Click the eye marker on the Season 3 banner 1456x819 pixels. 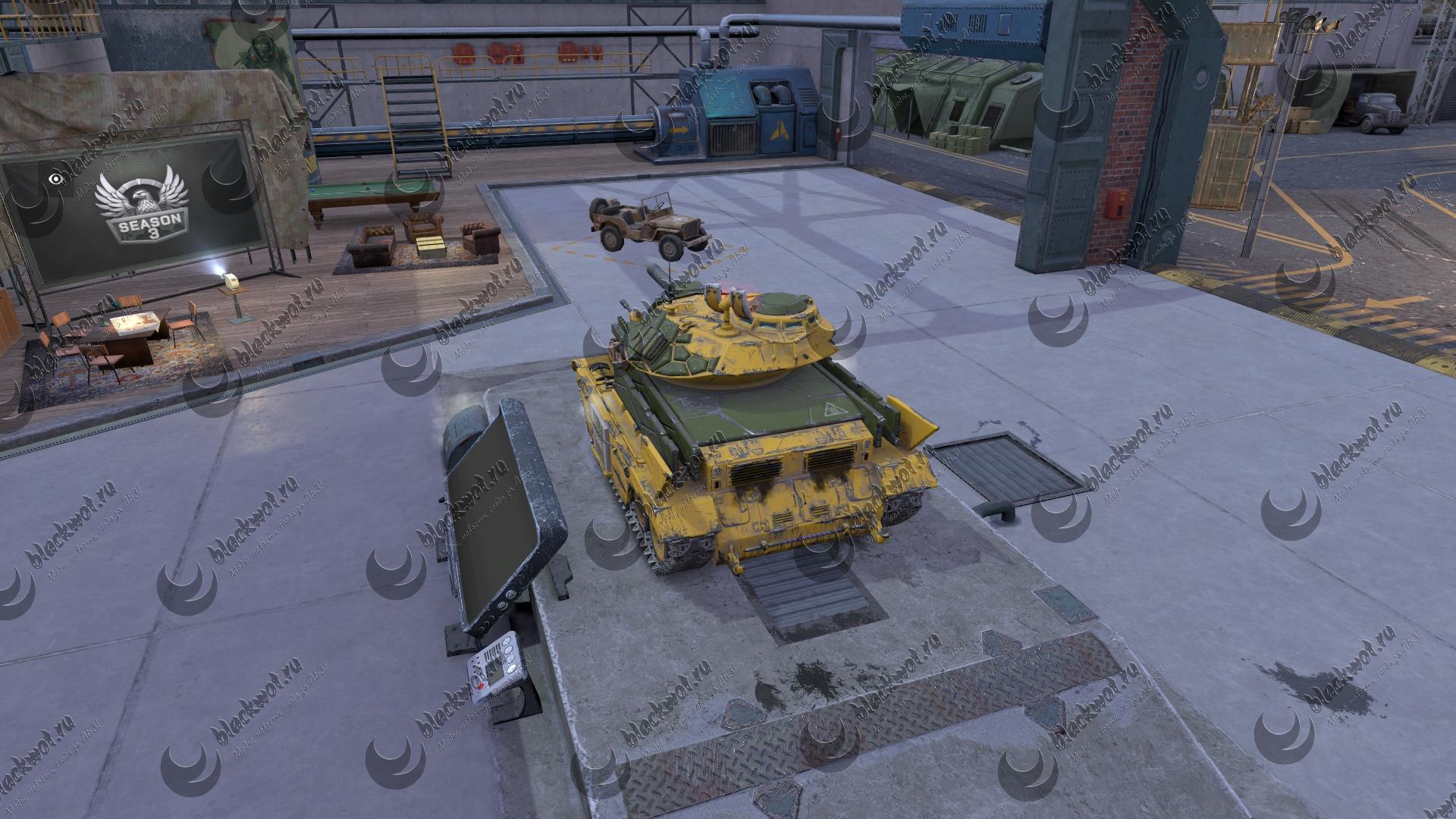55,179
